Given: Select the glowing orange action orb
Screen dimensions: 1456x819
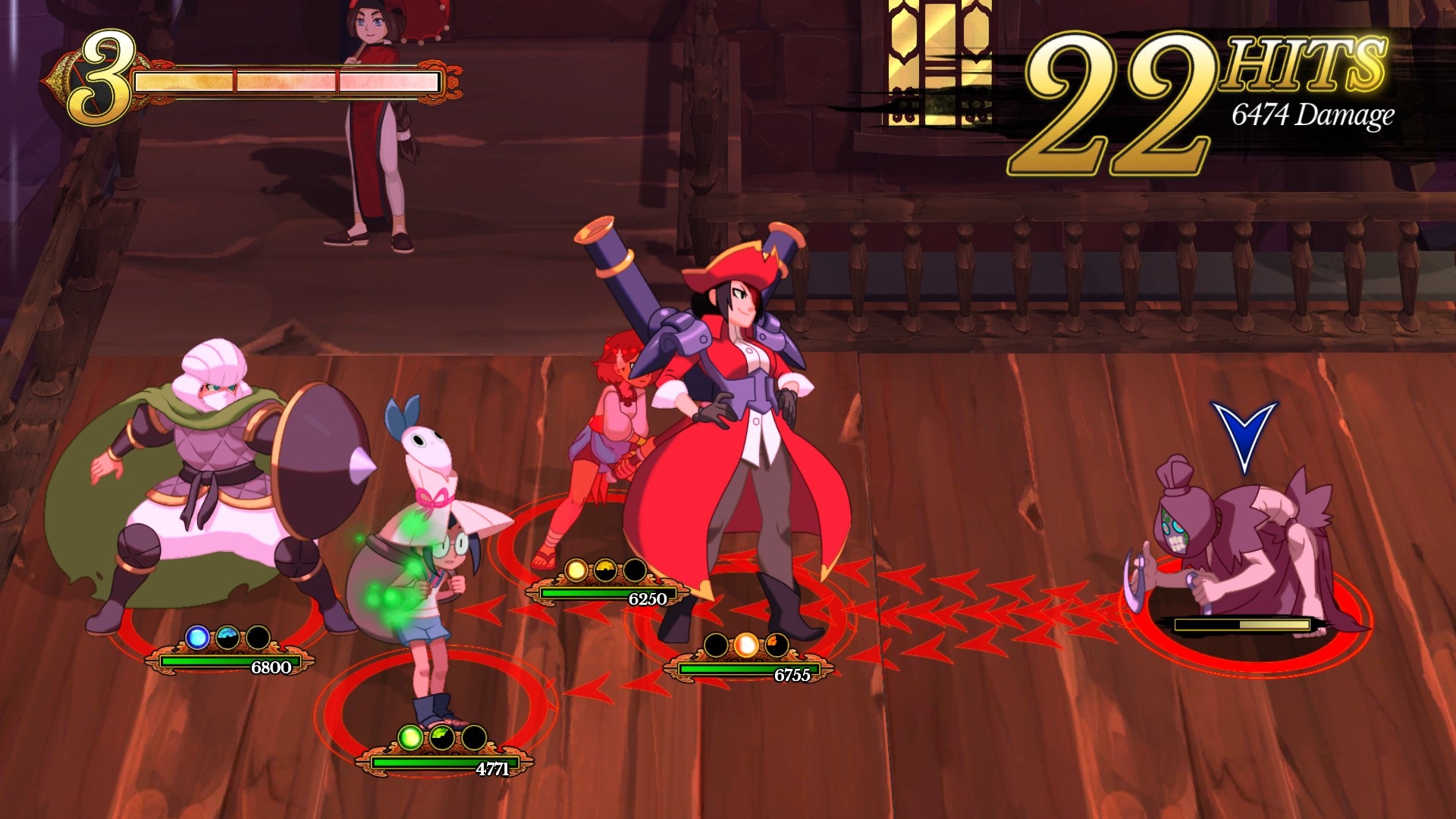Looking at the screenshot, I should pos(746,645).
